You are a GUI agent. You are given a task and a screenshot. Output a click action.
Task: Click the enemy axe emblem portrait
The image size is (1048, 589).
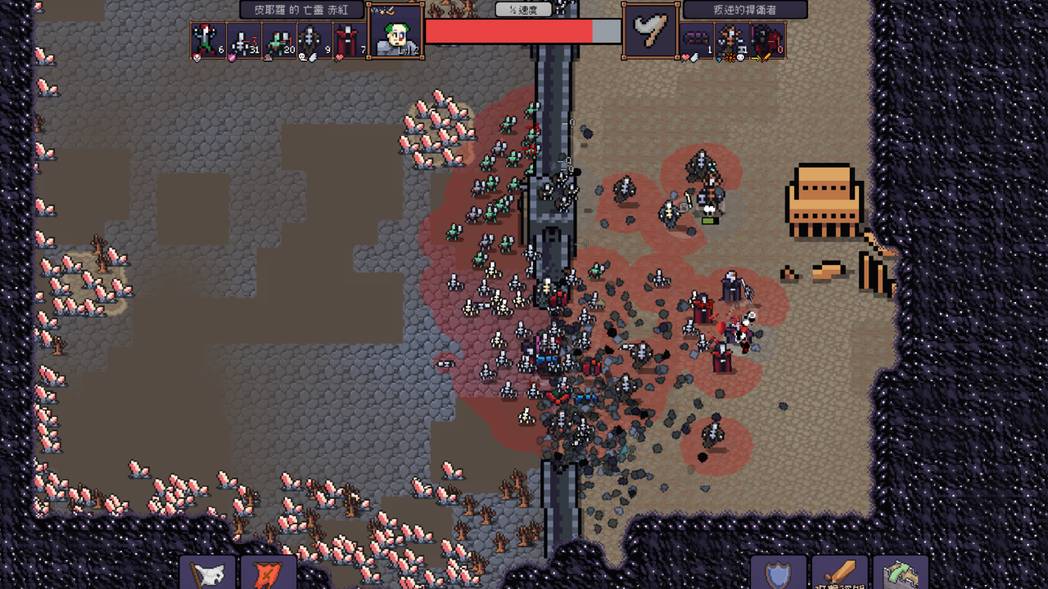[x=651, y=32]
